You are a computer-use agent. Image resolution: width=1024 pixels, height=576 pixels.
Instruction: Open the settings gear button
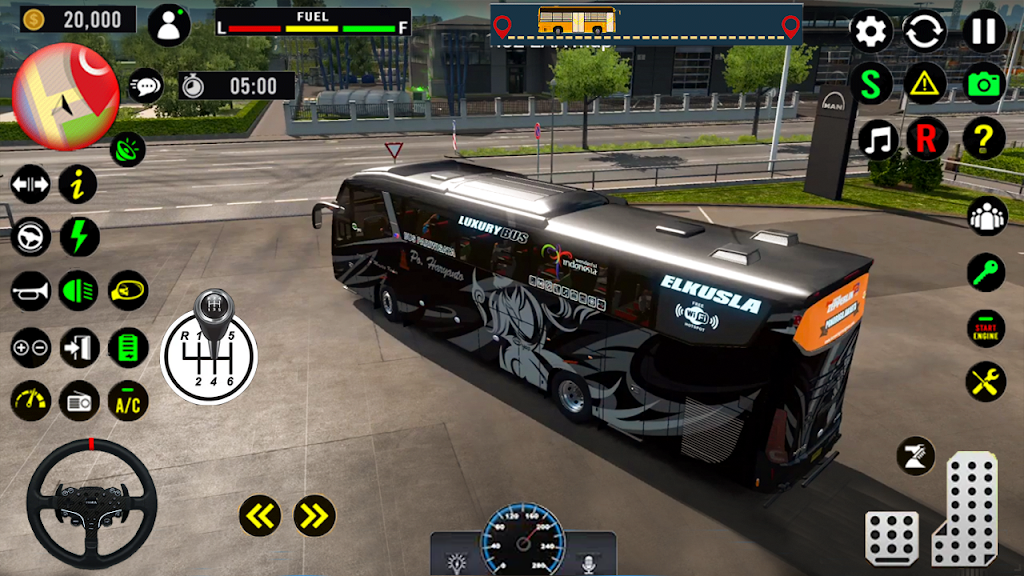(871, 32)
